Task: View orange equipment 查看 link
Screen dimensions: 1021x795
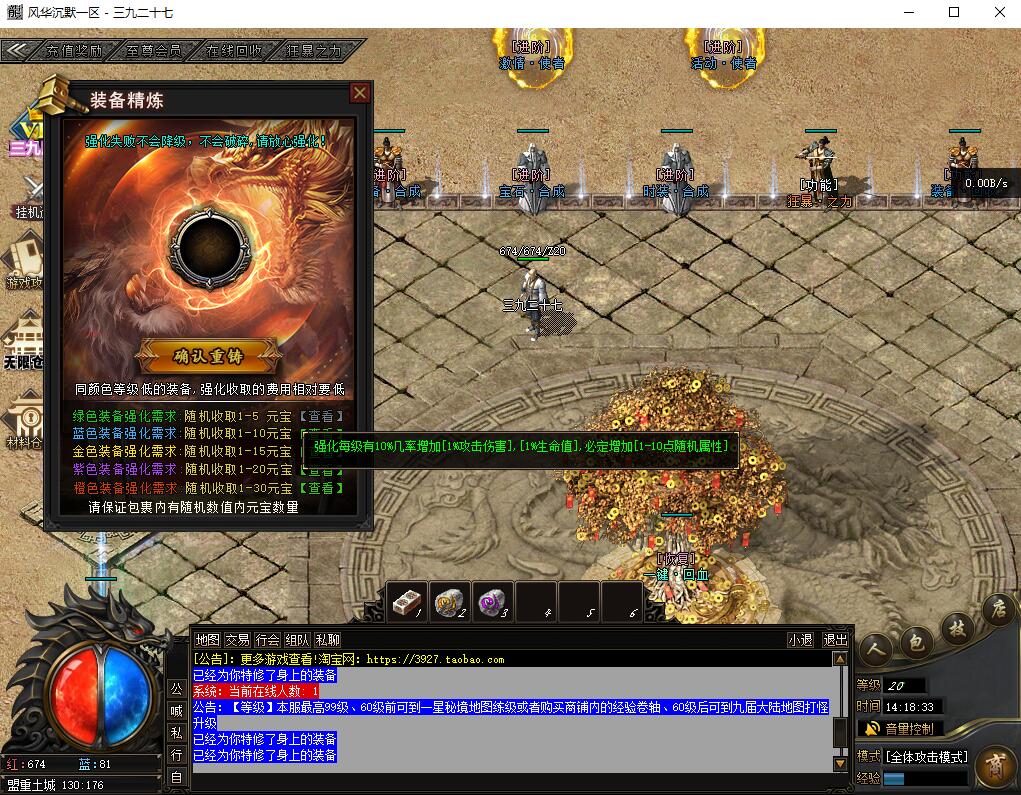Action: pyautogui.click(x=321, y=488)
